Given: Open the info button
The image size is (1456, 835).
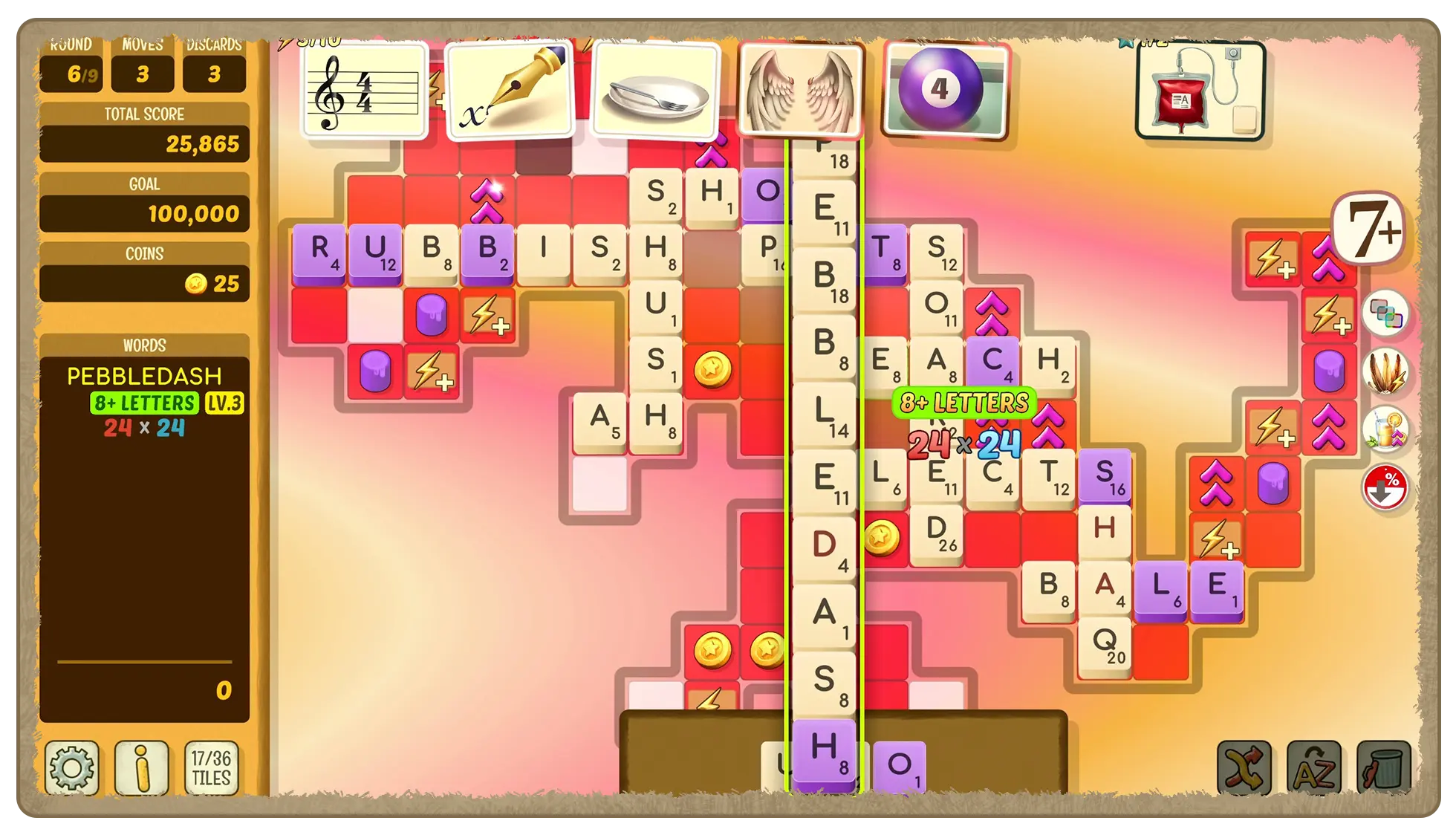Looking at the screenshot, I should point(141,767).
